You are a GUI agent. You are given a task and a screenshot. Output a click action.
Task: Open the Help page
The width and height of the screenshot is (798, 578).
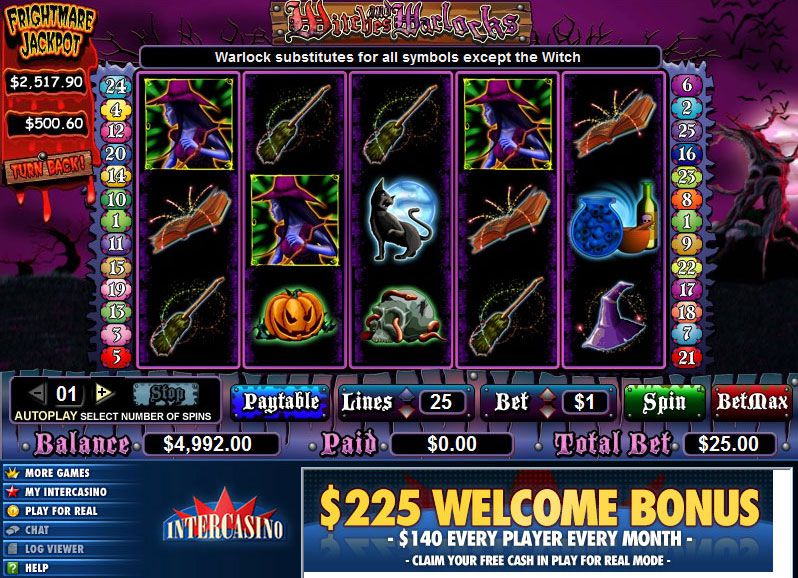36,568
